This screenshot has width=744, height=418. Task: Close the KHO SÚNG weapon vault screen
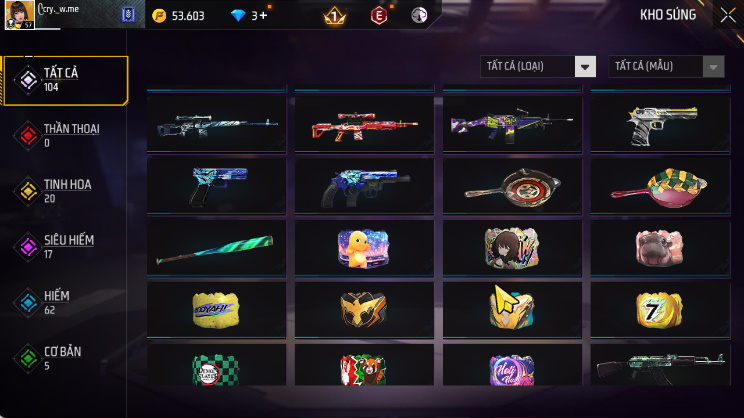click(x=727, y=15)
